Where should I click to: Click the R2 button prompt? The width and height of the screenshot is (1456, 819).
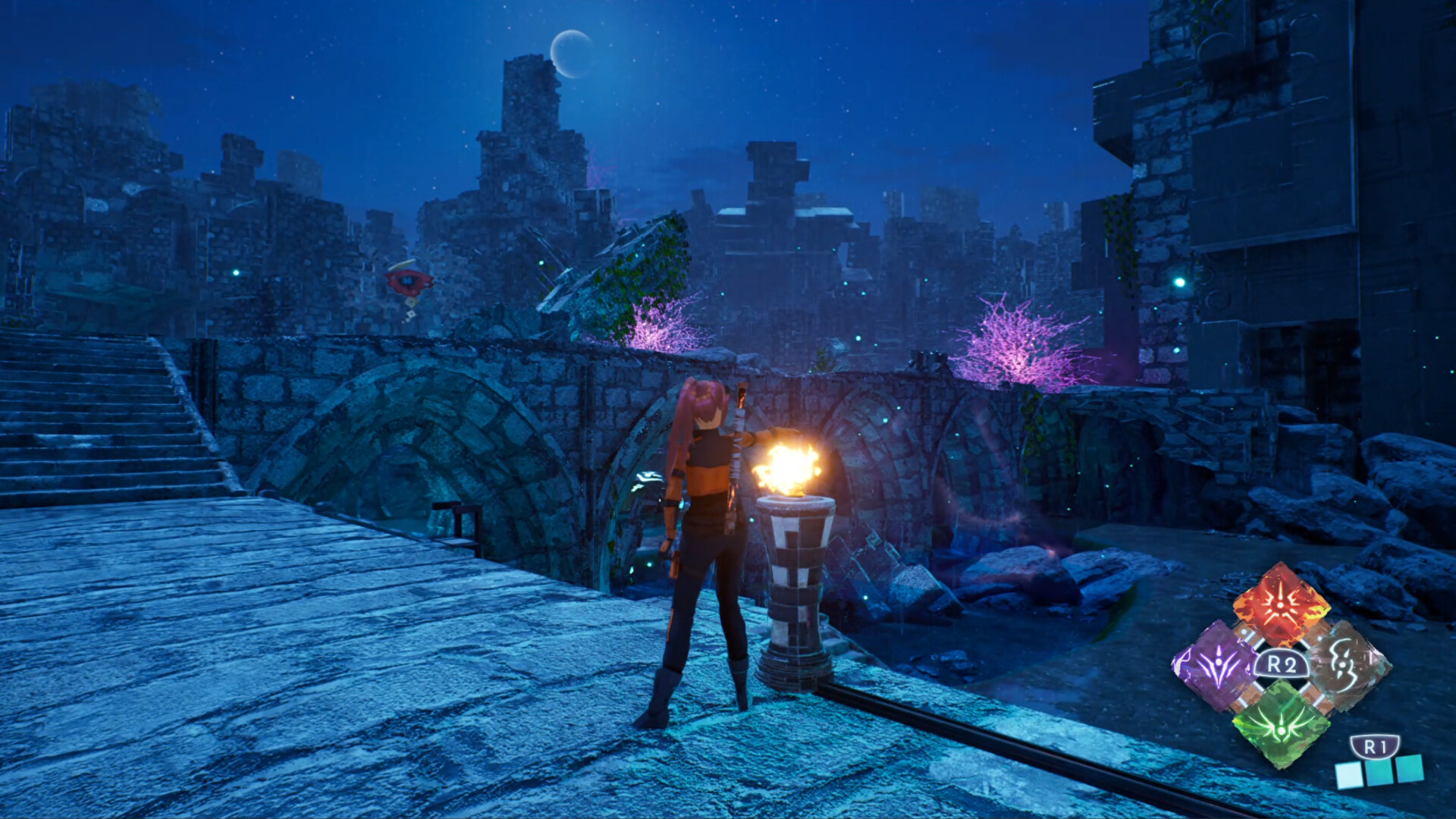point(1282,665)
